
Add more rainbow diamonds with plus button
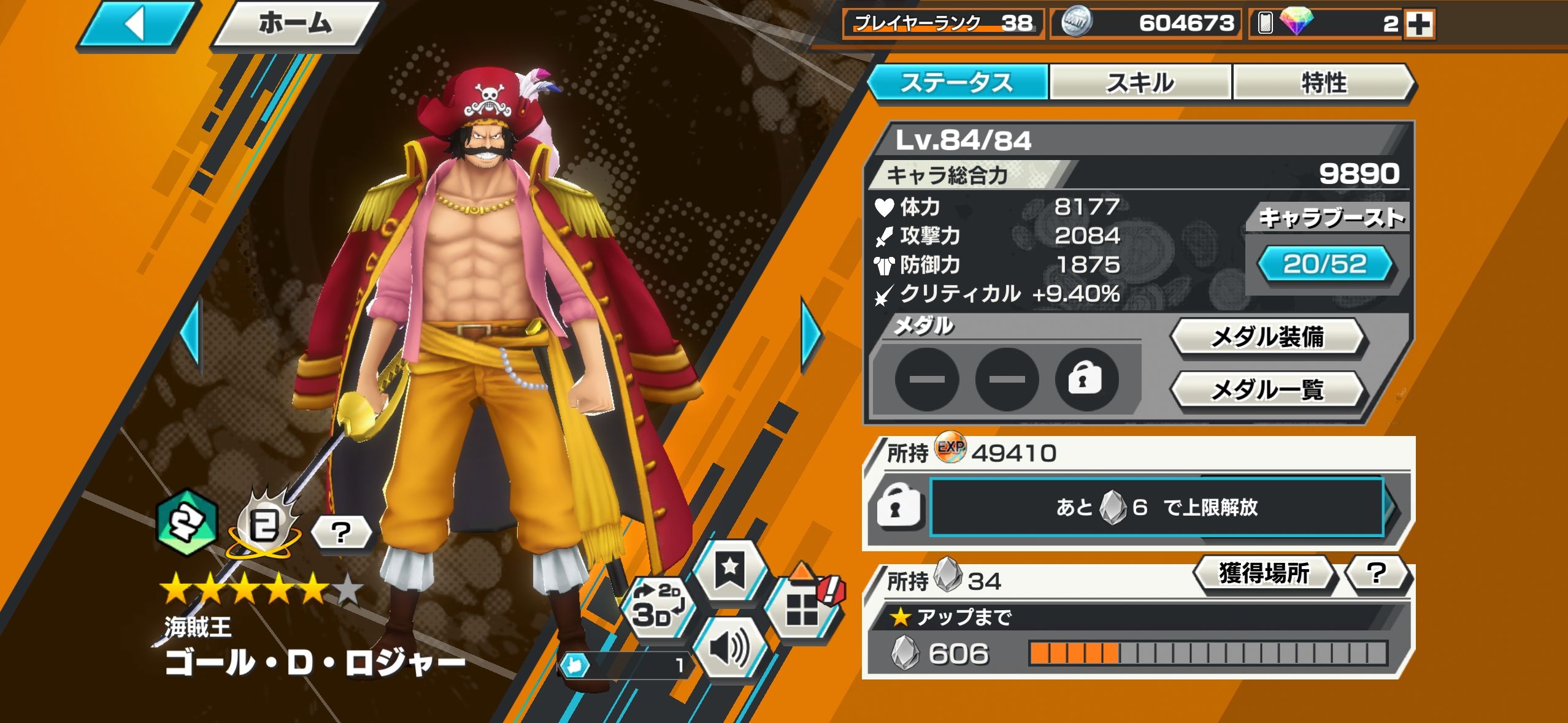(1419, 25)
